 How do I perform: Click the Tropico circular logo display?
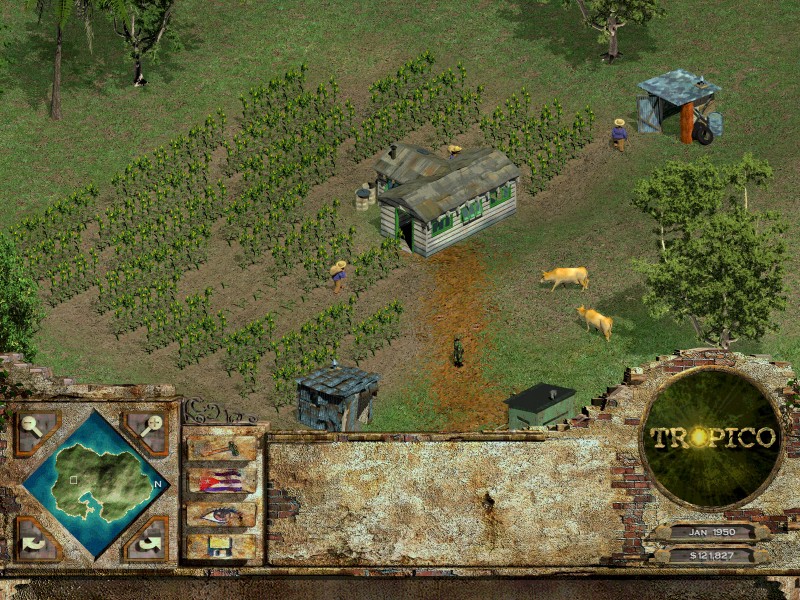tap(711, 438)
